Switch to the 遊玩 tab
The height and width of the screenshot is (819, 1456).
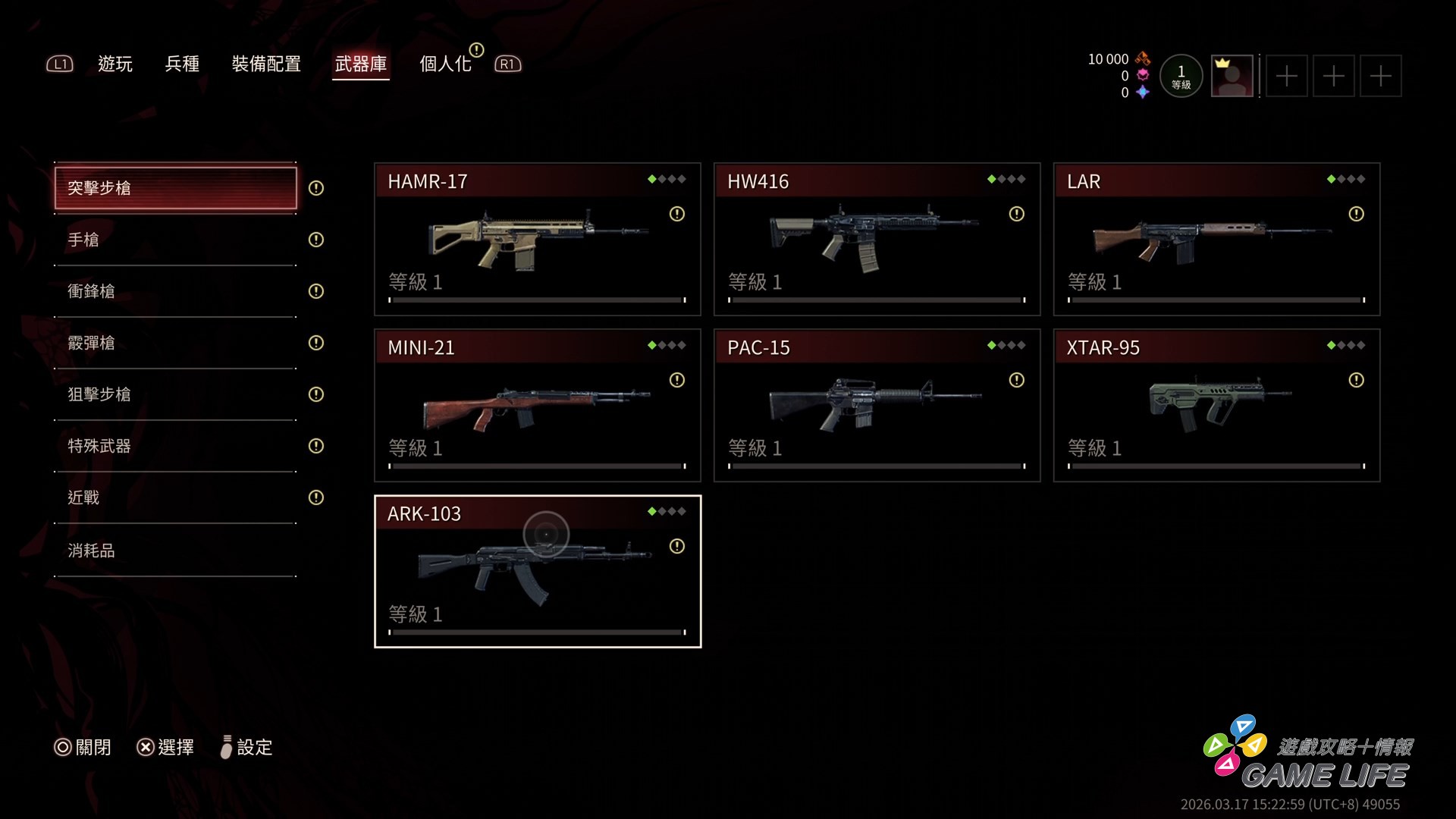pyautogui.click(x=115, y=64)
